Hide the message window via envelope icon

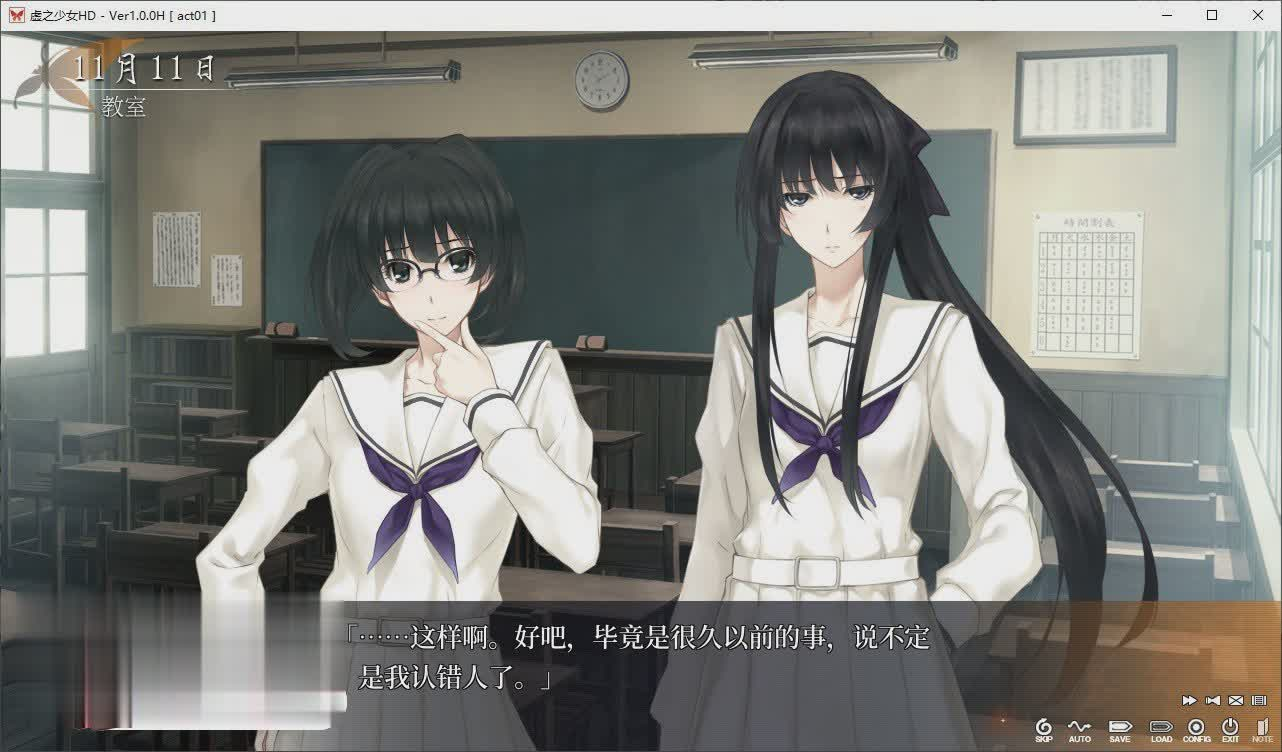point(1235,700)
